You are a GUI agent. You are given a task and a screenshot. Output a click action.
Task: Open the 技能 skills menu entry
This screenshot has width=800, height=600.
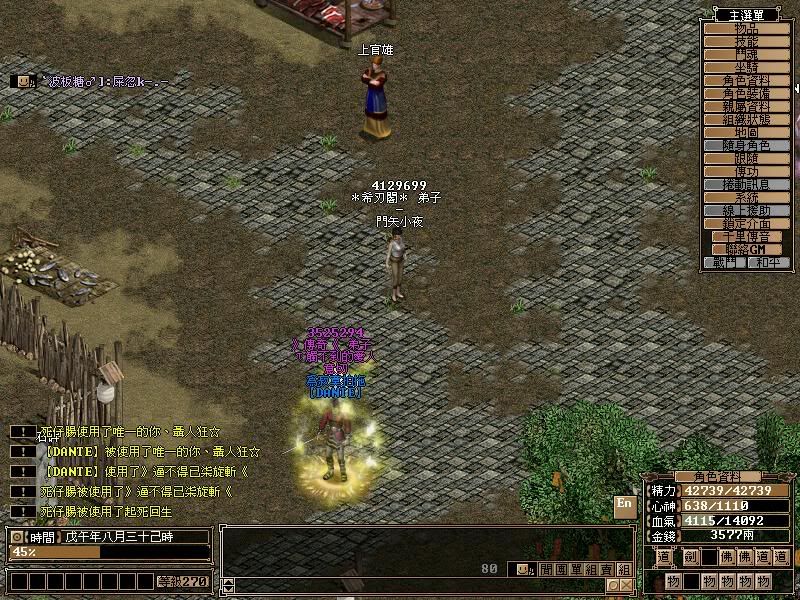(746, 41)
